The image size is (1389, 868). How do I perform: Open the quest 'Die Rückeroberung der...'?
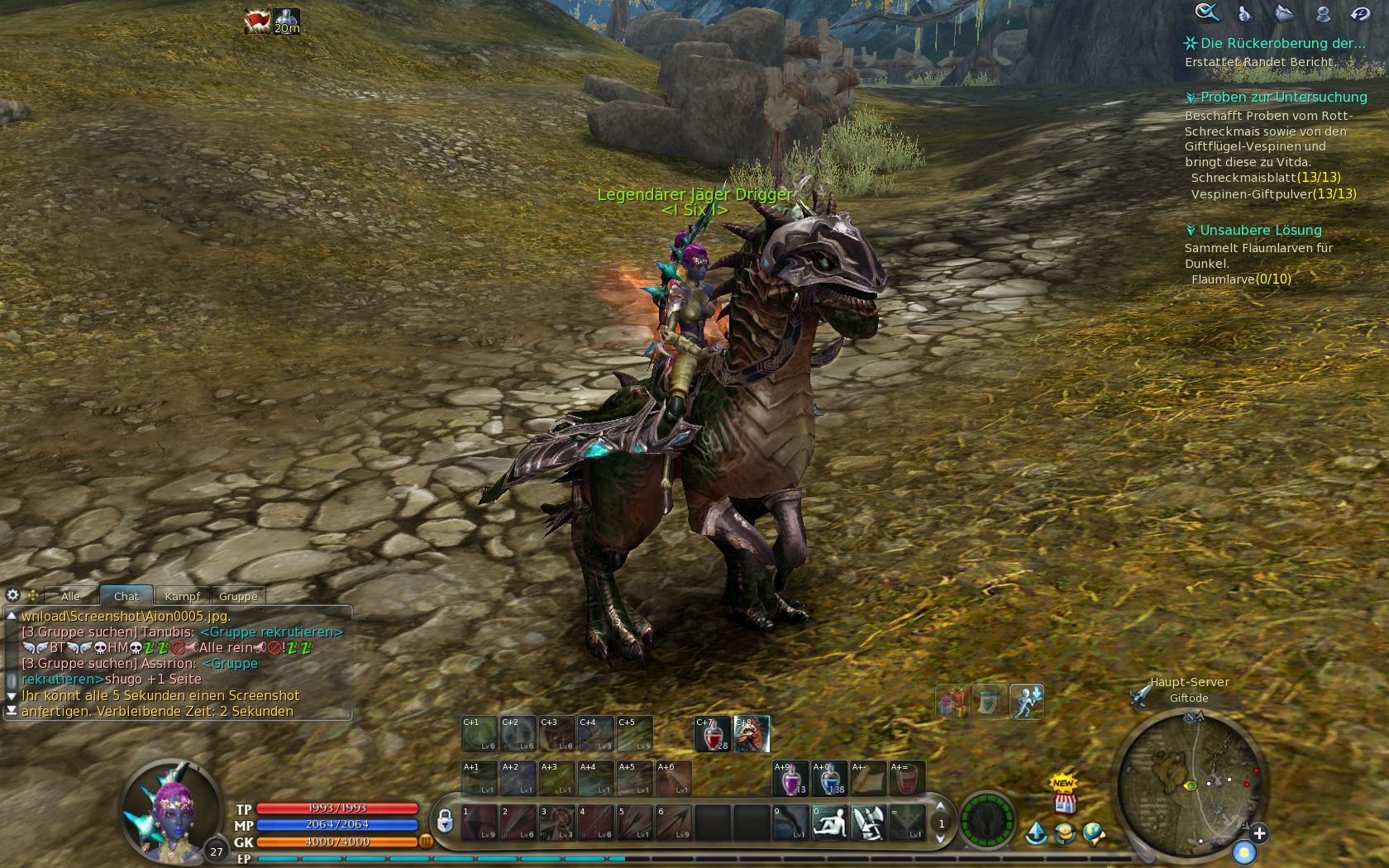tap(1282, 44)
